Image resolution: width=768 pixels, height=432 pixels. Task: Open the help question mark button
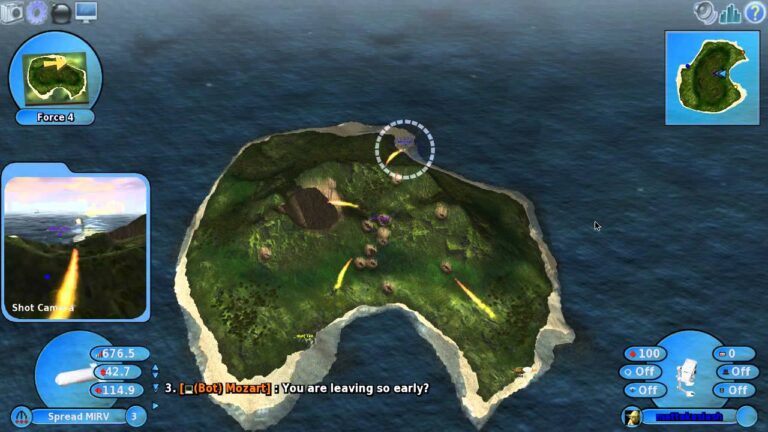pos(755,12)
